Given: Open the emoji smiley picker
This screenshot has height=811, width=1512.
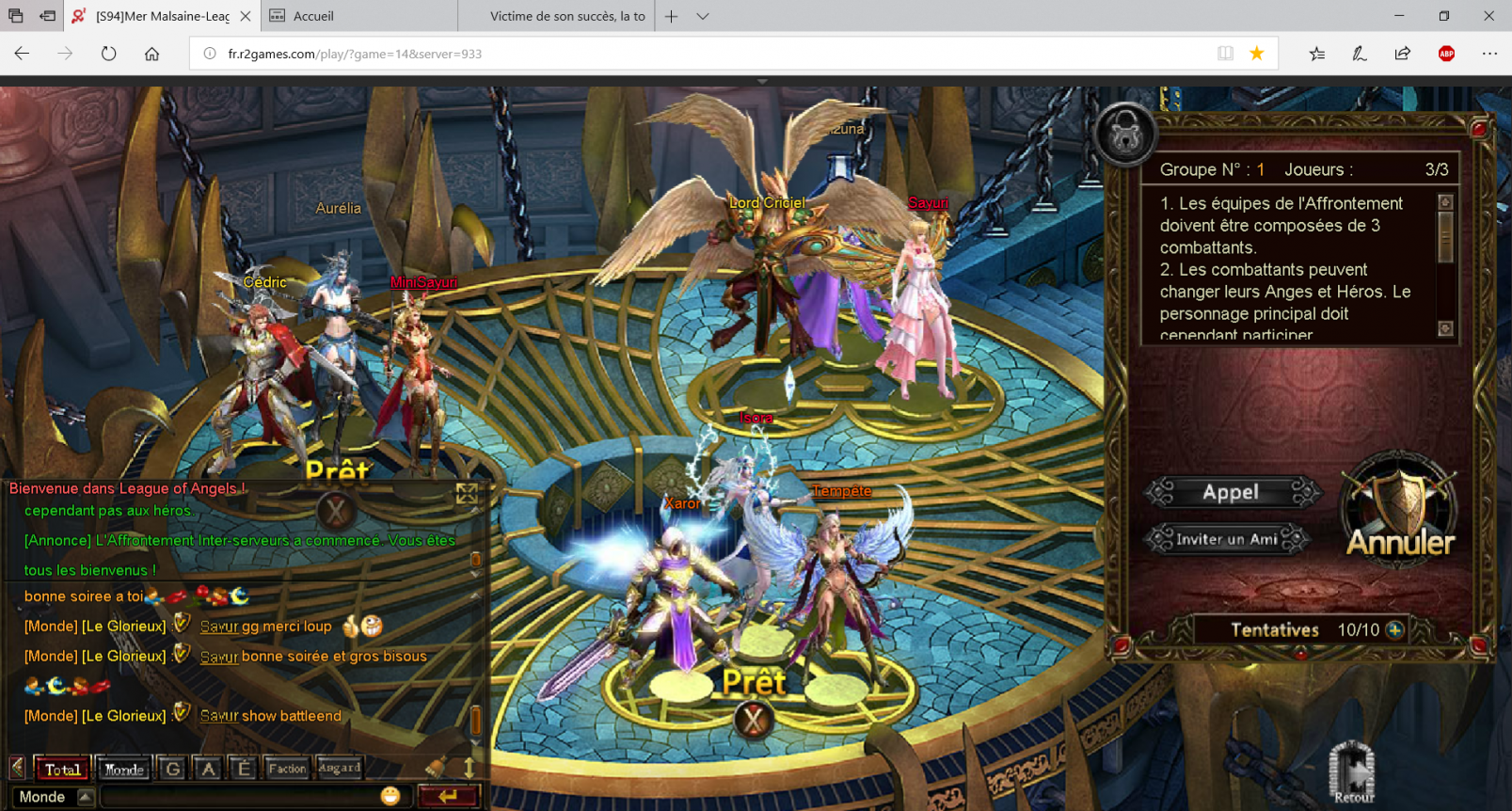Looking at the screenshot, I should [x=390, y=796].
